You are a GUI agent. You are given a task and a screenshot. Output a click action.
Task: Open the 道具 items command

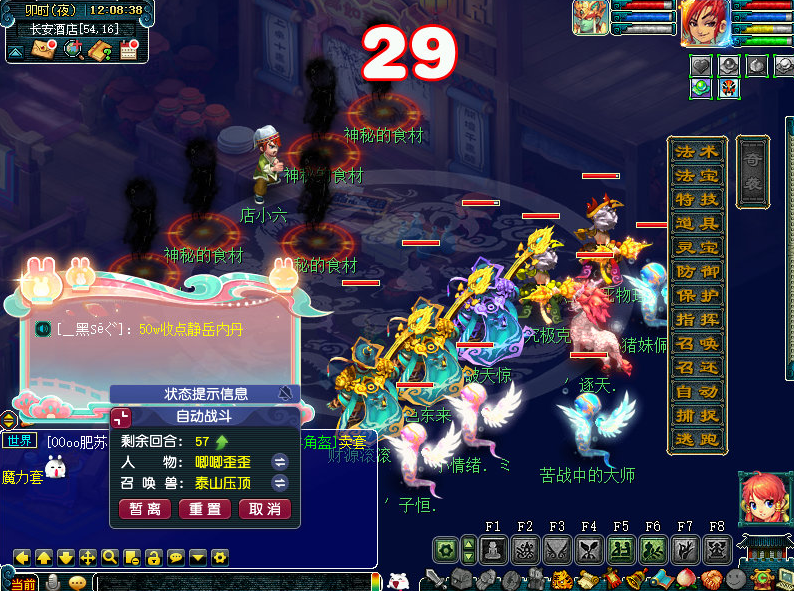tap(696, 224)
